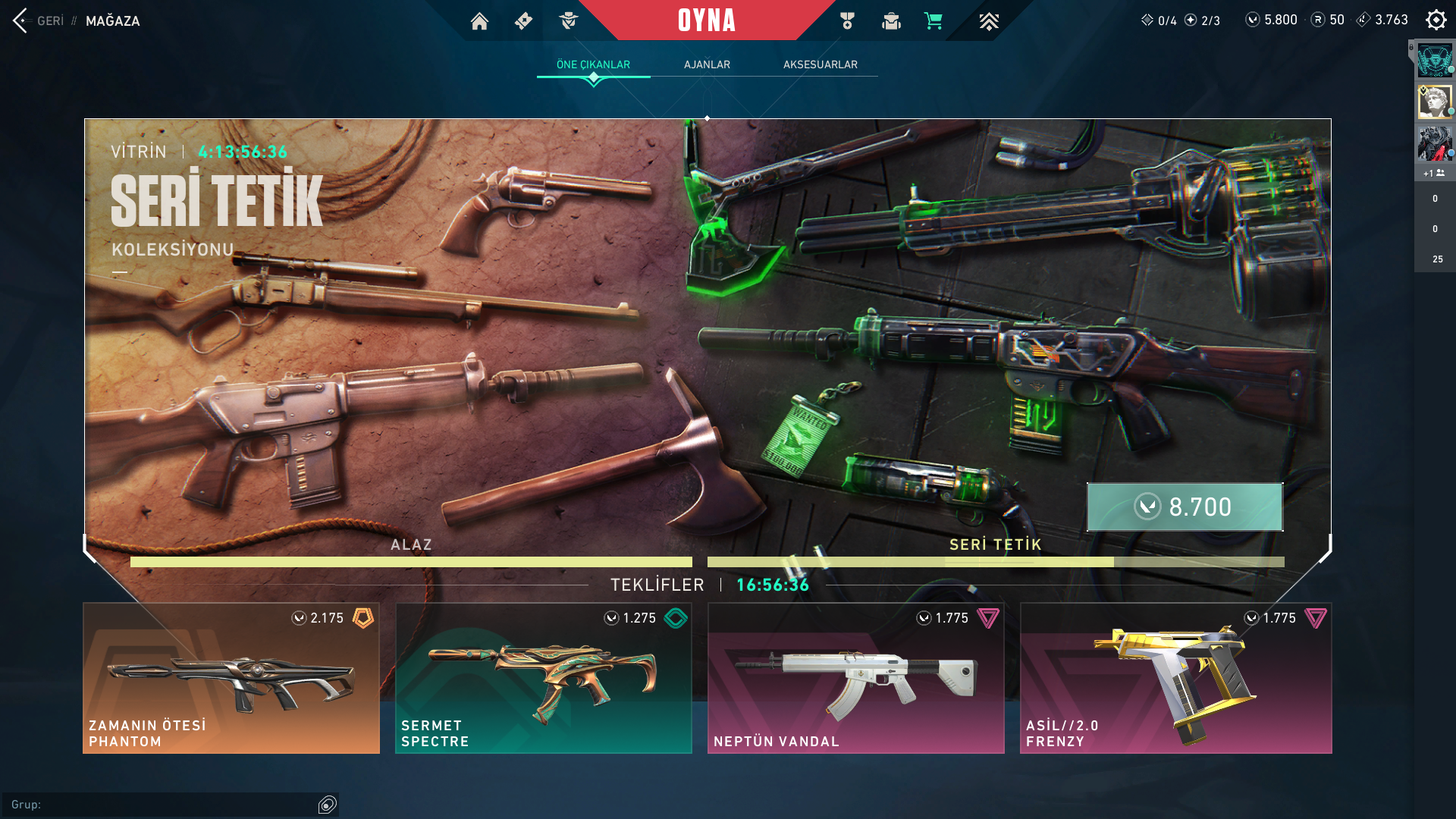Select the ÖNE ÇIKANLAR tab

593,64
